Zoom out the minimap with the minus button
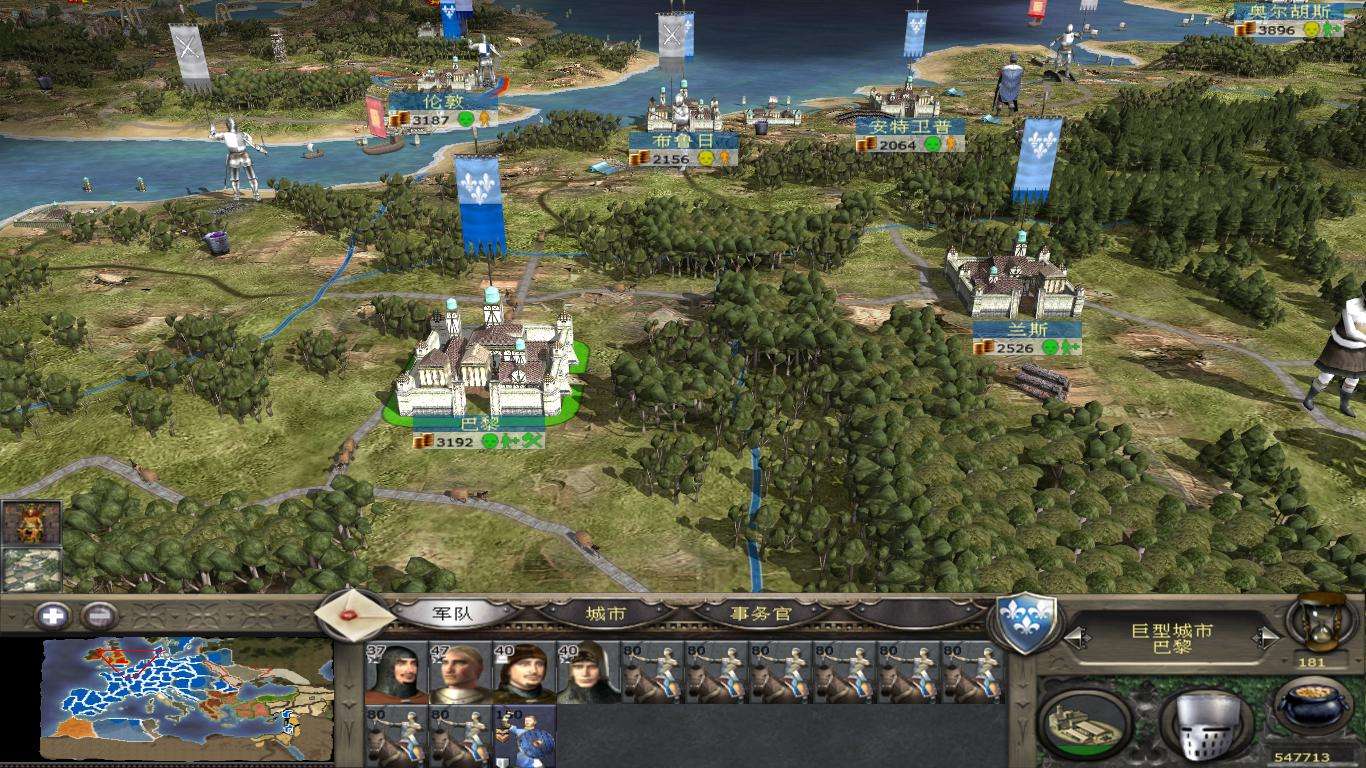This screenshot has width=1366, height=768. click(100, 616)
